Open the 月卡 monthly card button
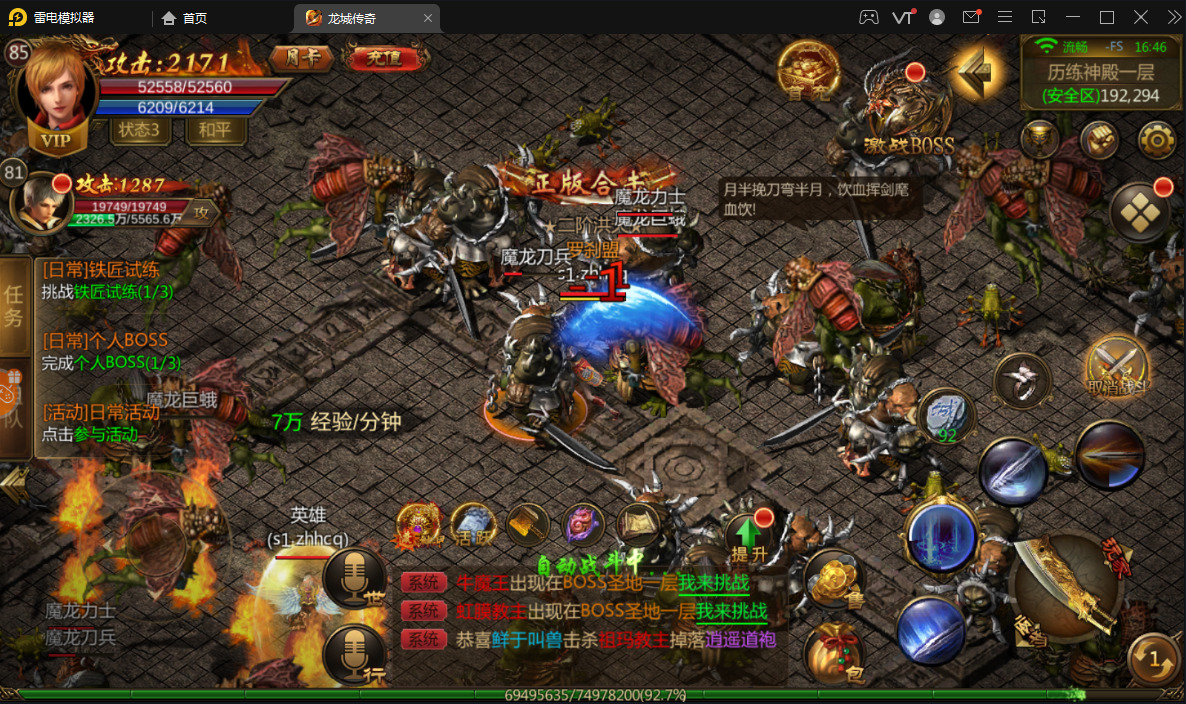Image resolution: width=1186 pixels, height=704 pixels. 302,58
